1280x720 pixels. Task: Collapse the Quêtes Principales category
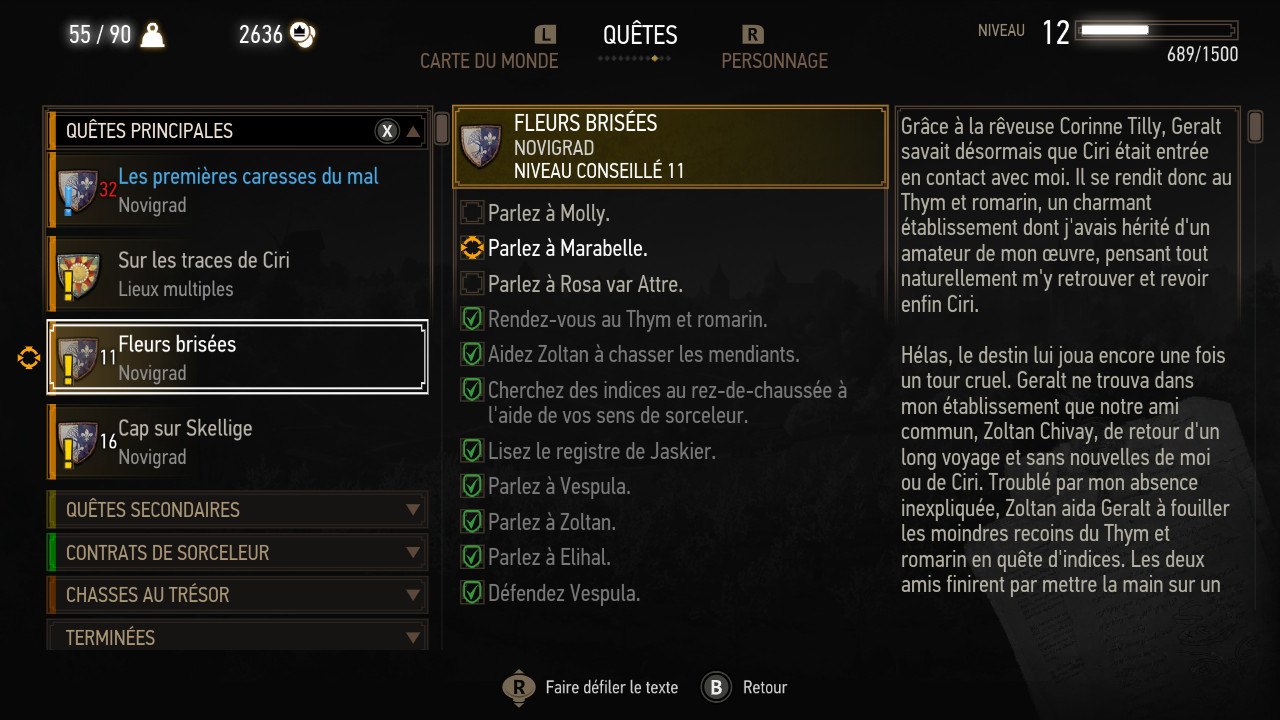pyautogui.click(x=413, y=131)
